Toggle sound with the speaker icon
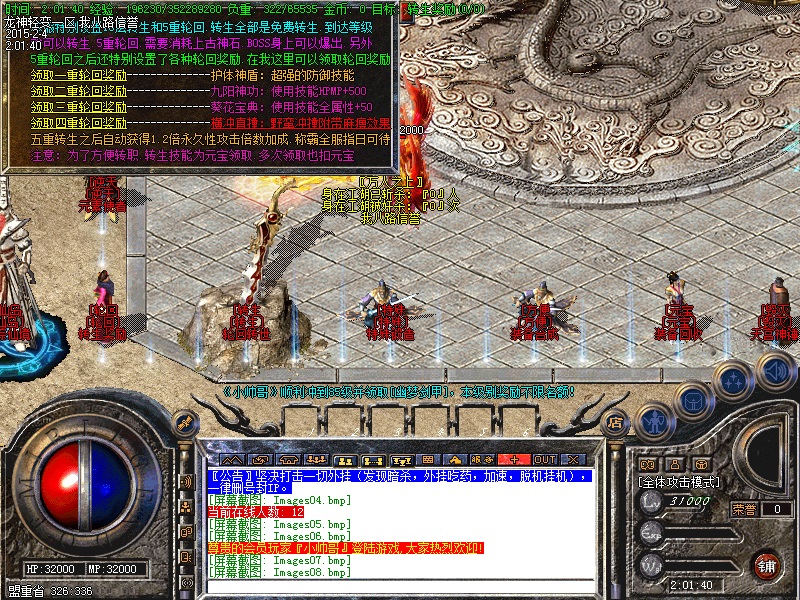The height and width of the screenshot is (600, 800). point(775,371)
